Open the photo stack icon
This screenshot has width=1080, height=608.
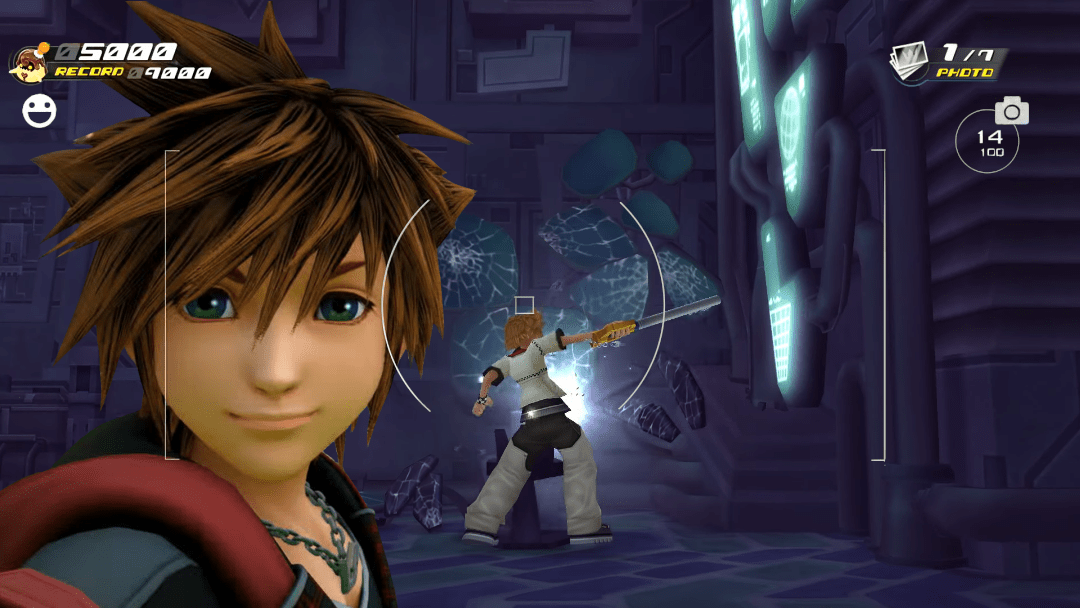(x=911, y=62)
